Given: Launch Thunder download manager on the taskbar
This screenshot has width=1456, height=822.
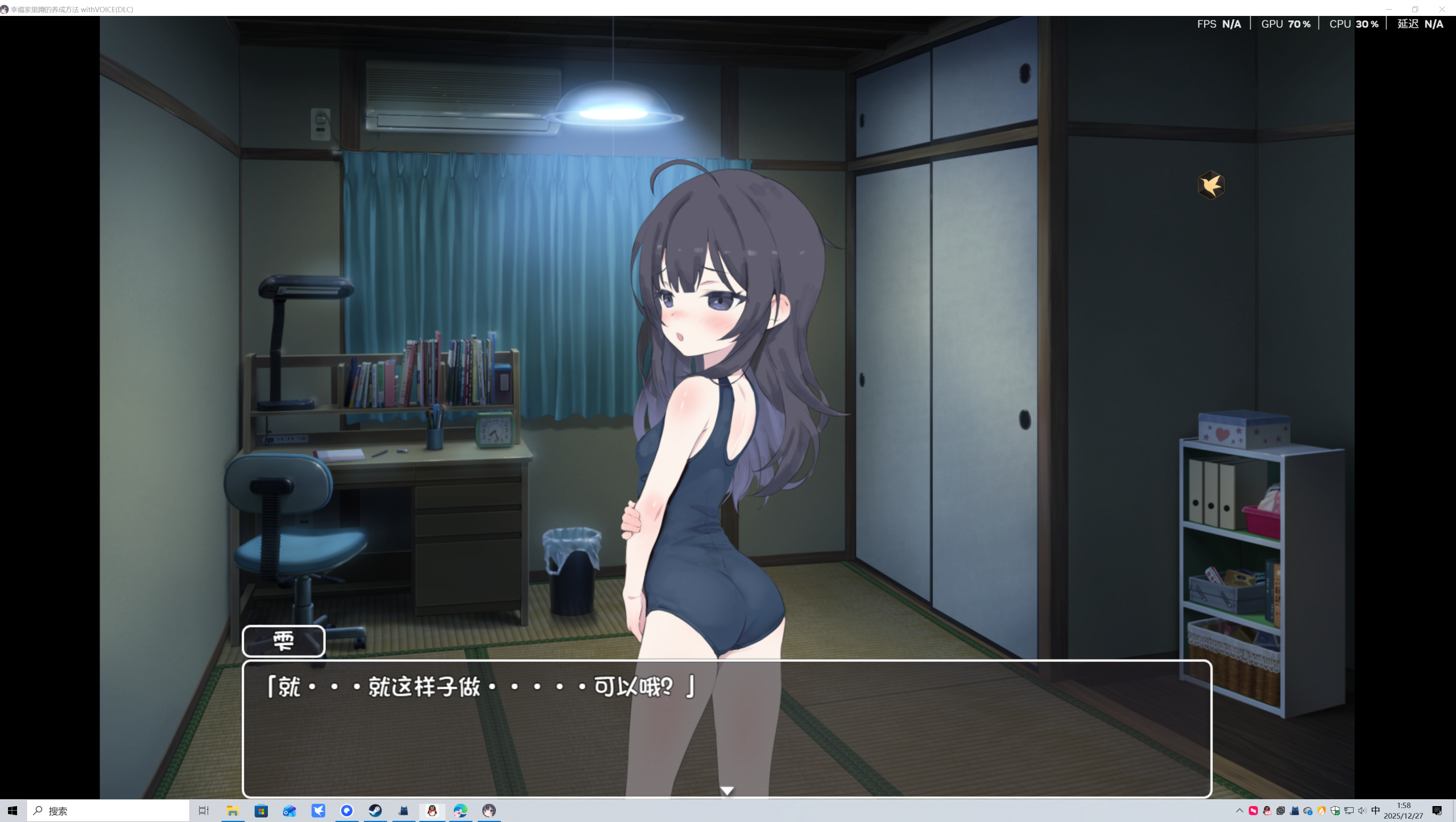Looking at the screenshot, I should (x=318, y=811).
